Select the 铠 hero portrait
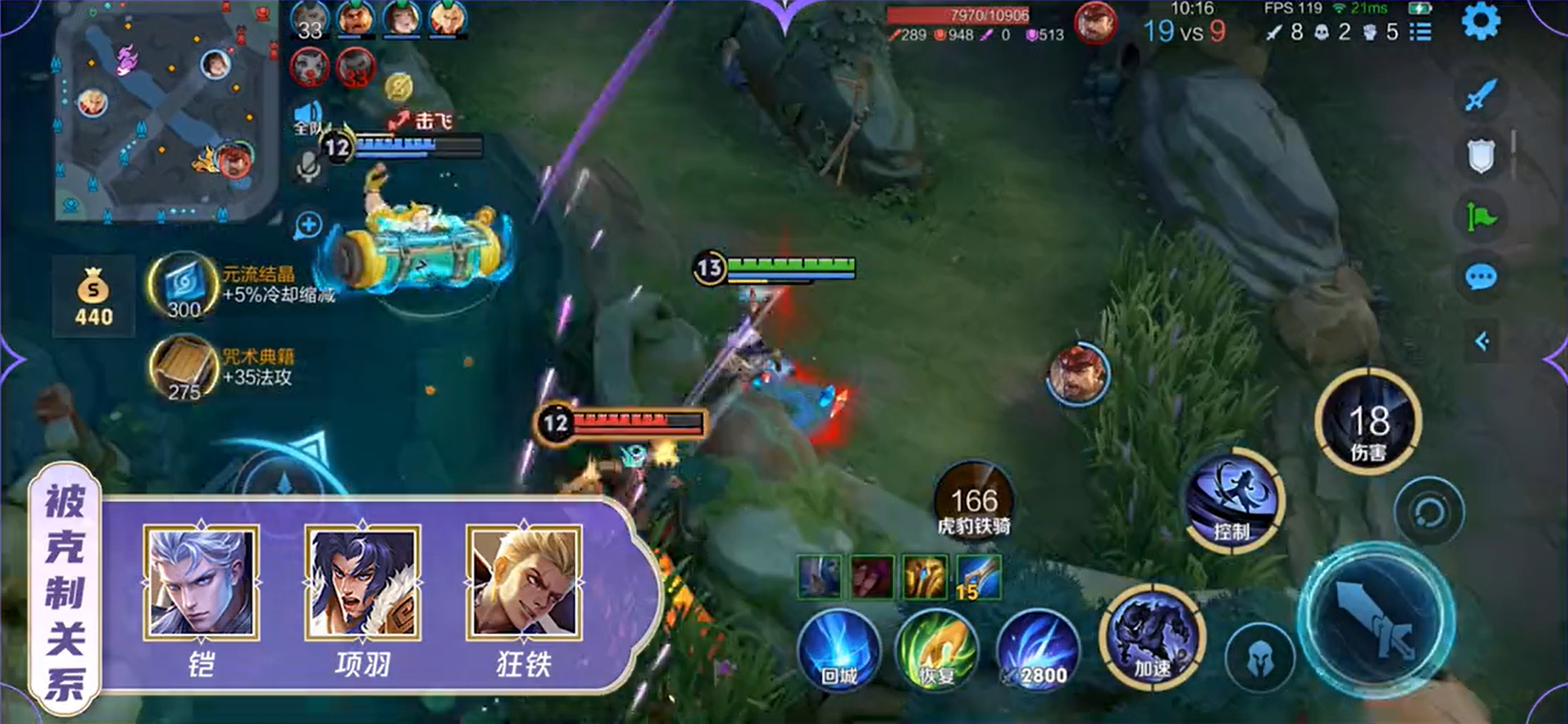The width and height of the screenshot is (1568, 724). point(200,584)
